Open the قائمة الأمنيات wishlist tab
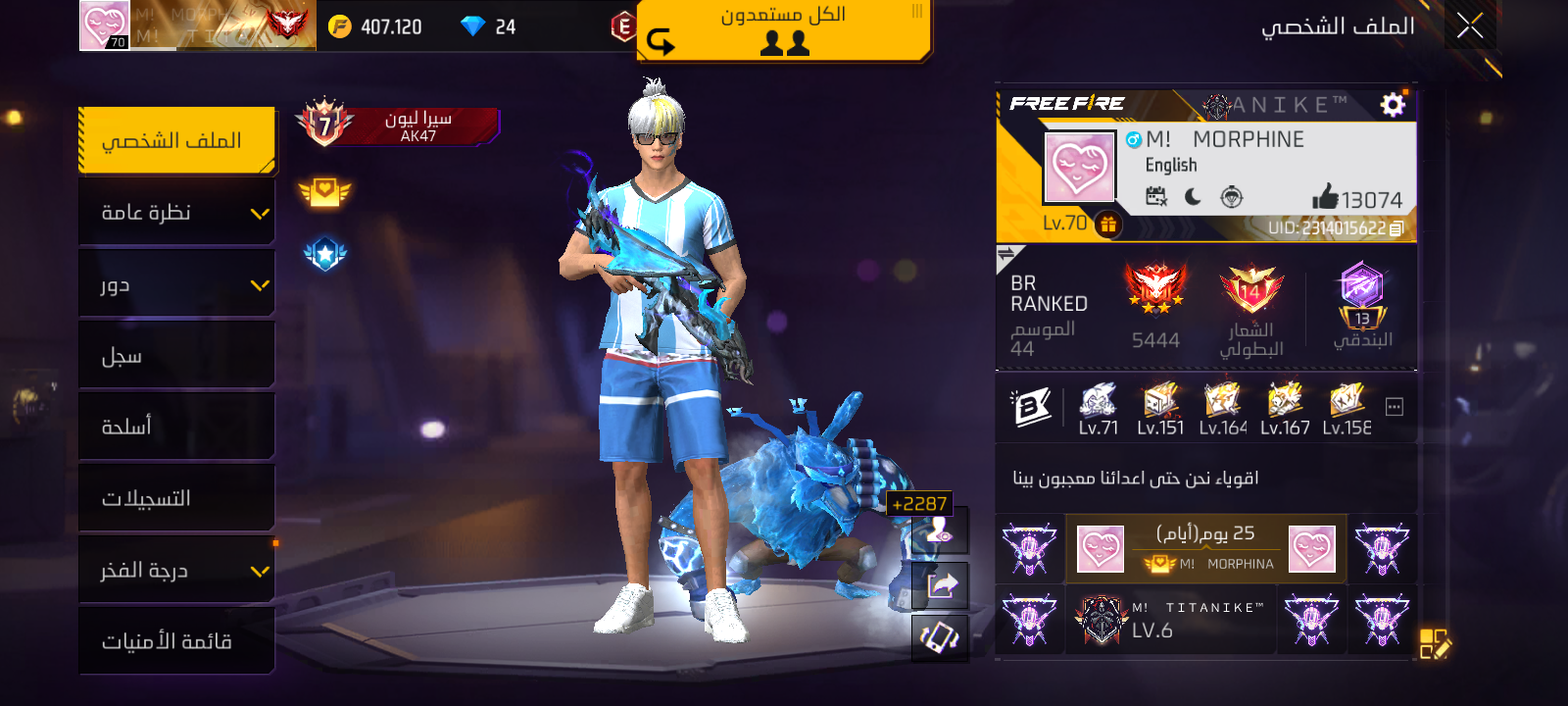The height and width of the screenshot is (706, 1568). click(x=176, y=641)
